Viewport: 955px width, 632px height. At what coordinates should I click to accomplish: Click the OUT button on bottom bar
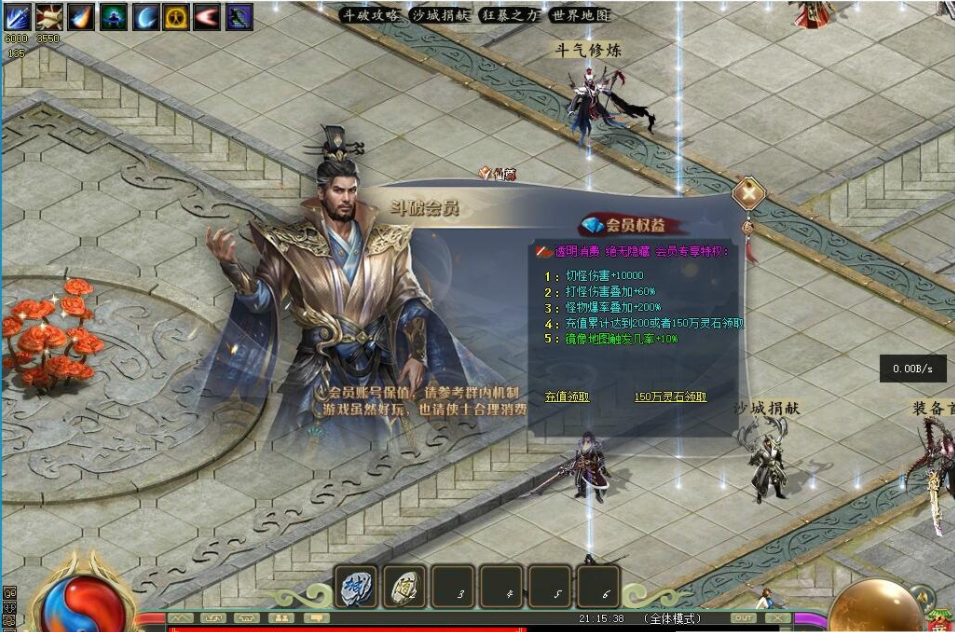[743, 618]
